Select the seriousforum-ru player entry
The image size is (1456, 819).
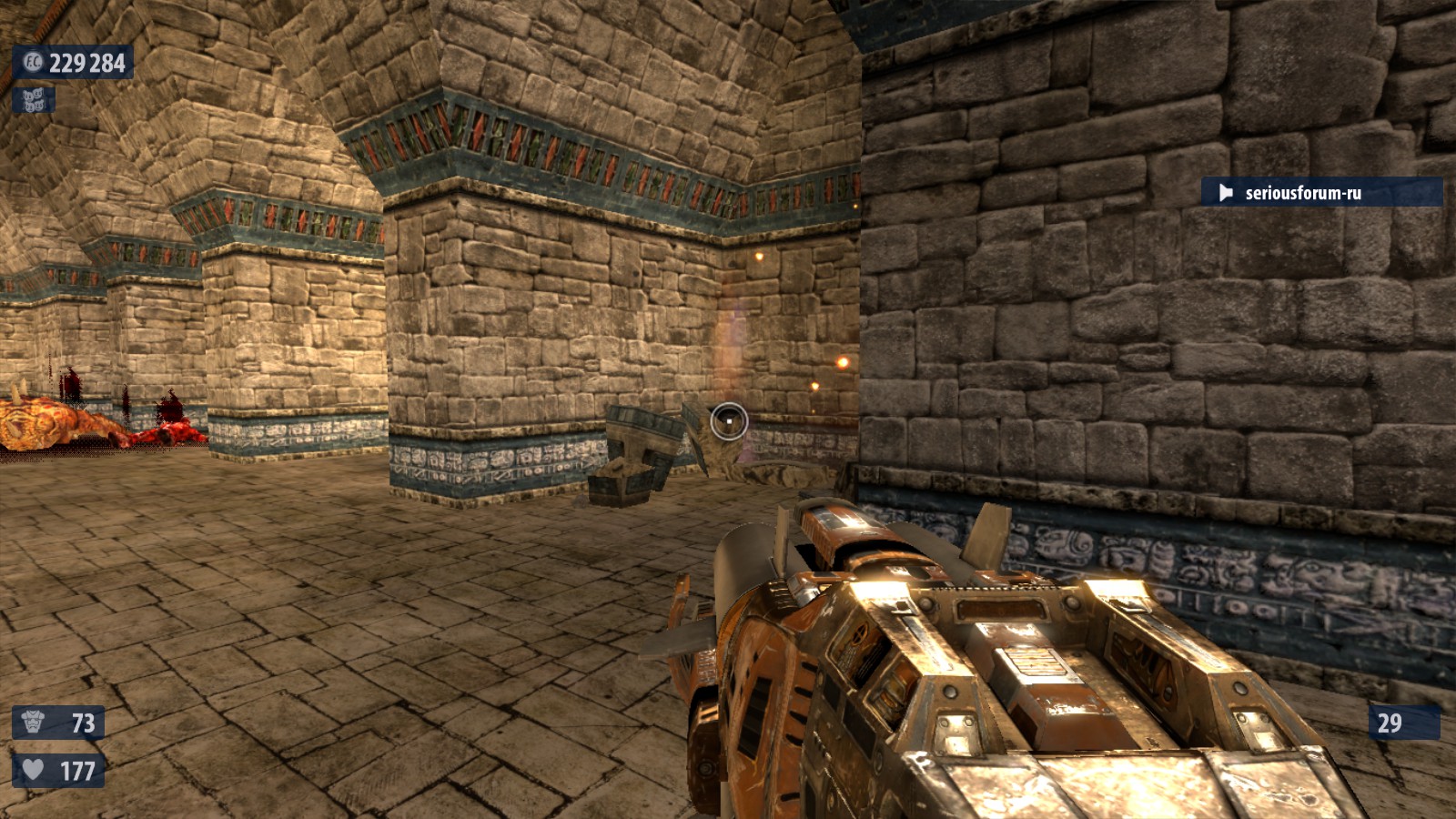click(x=1320, y=192)
